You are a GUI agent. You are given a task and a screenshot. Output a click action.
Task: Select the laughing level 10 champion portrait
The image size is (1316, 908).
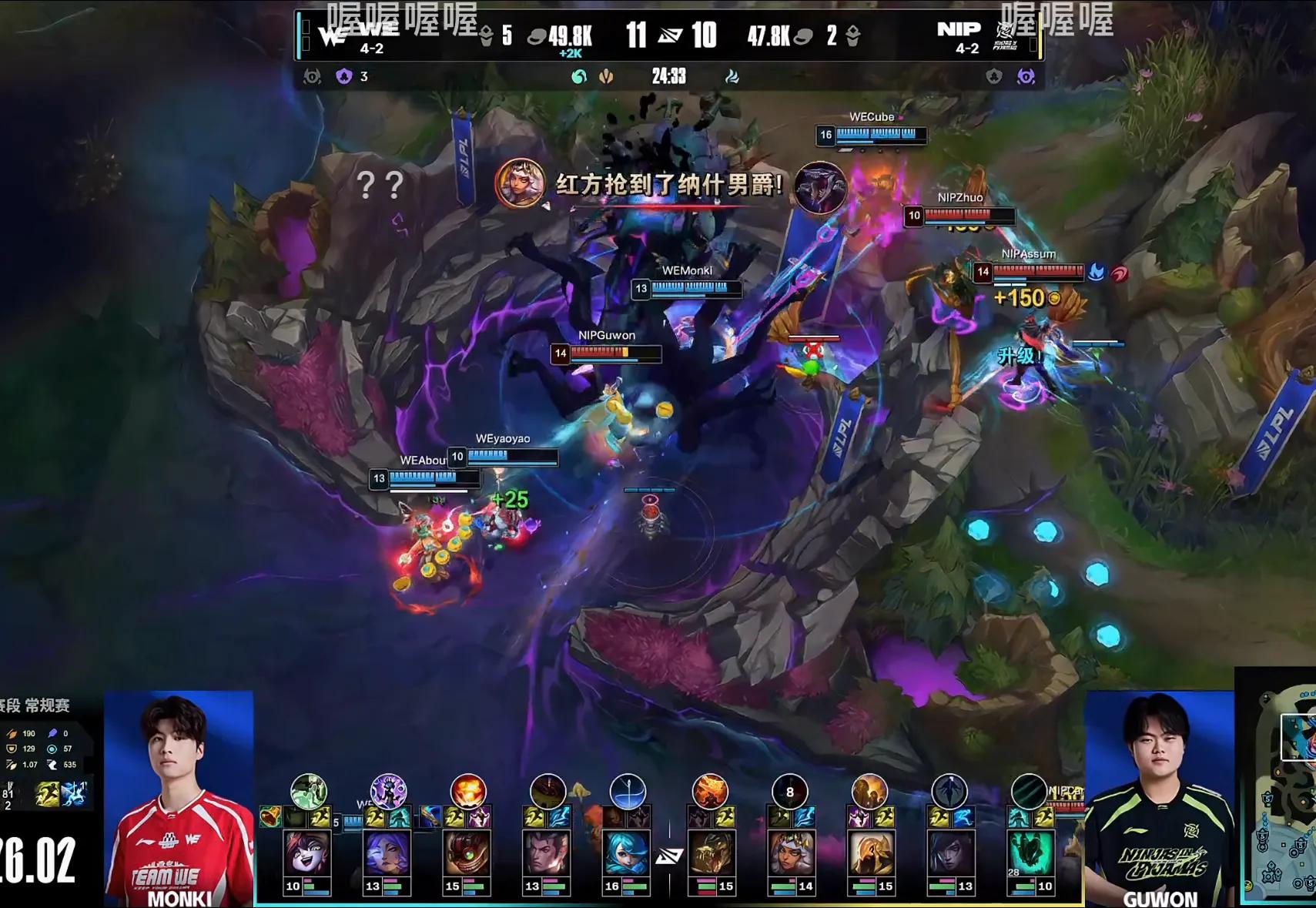[x=308, y=853]
